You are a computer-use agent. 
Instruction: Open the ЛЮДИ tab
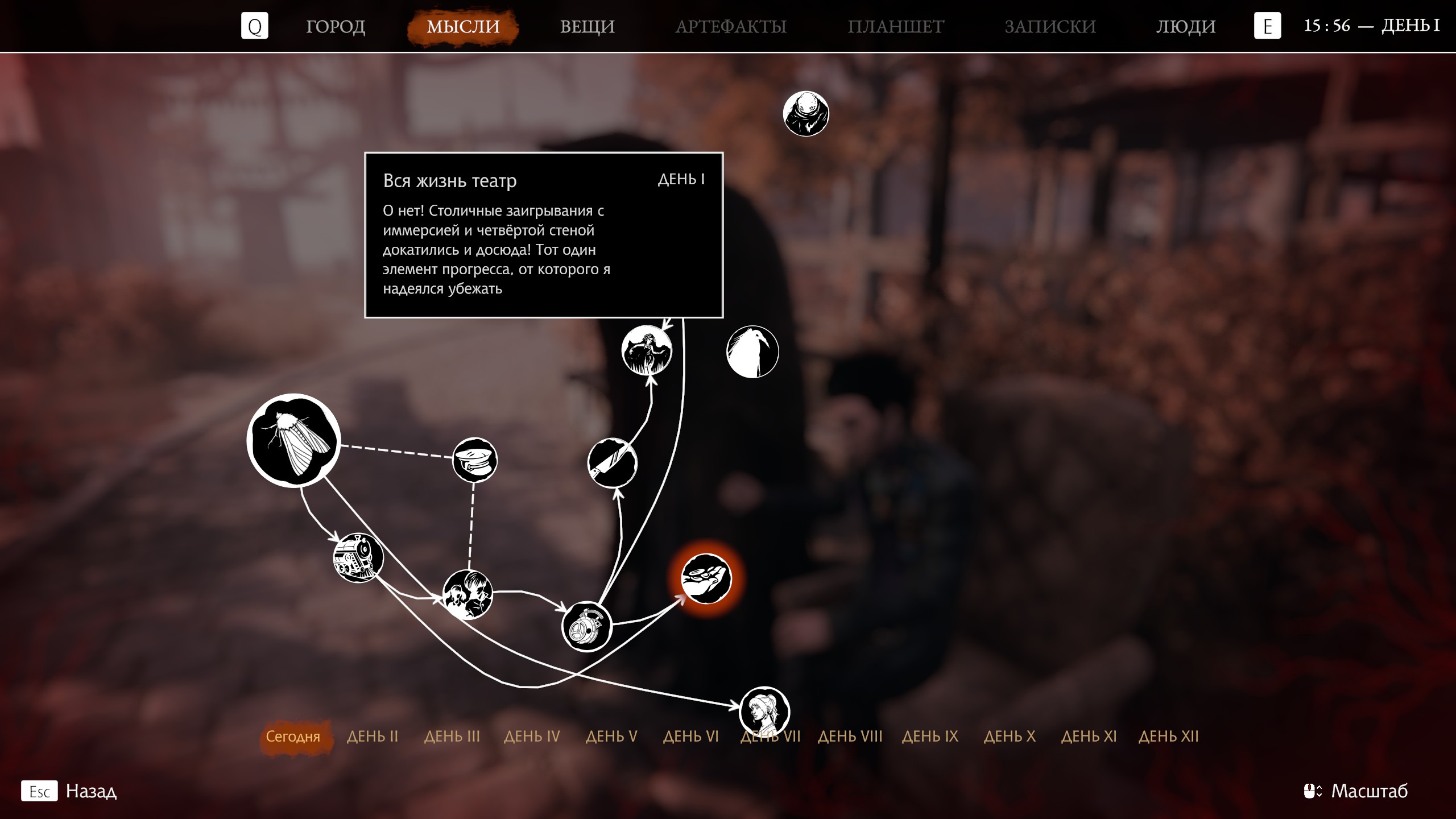(1185, 26)
